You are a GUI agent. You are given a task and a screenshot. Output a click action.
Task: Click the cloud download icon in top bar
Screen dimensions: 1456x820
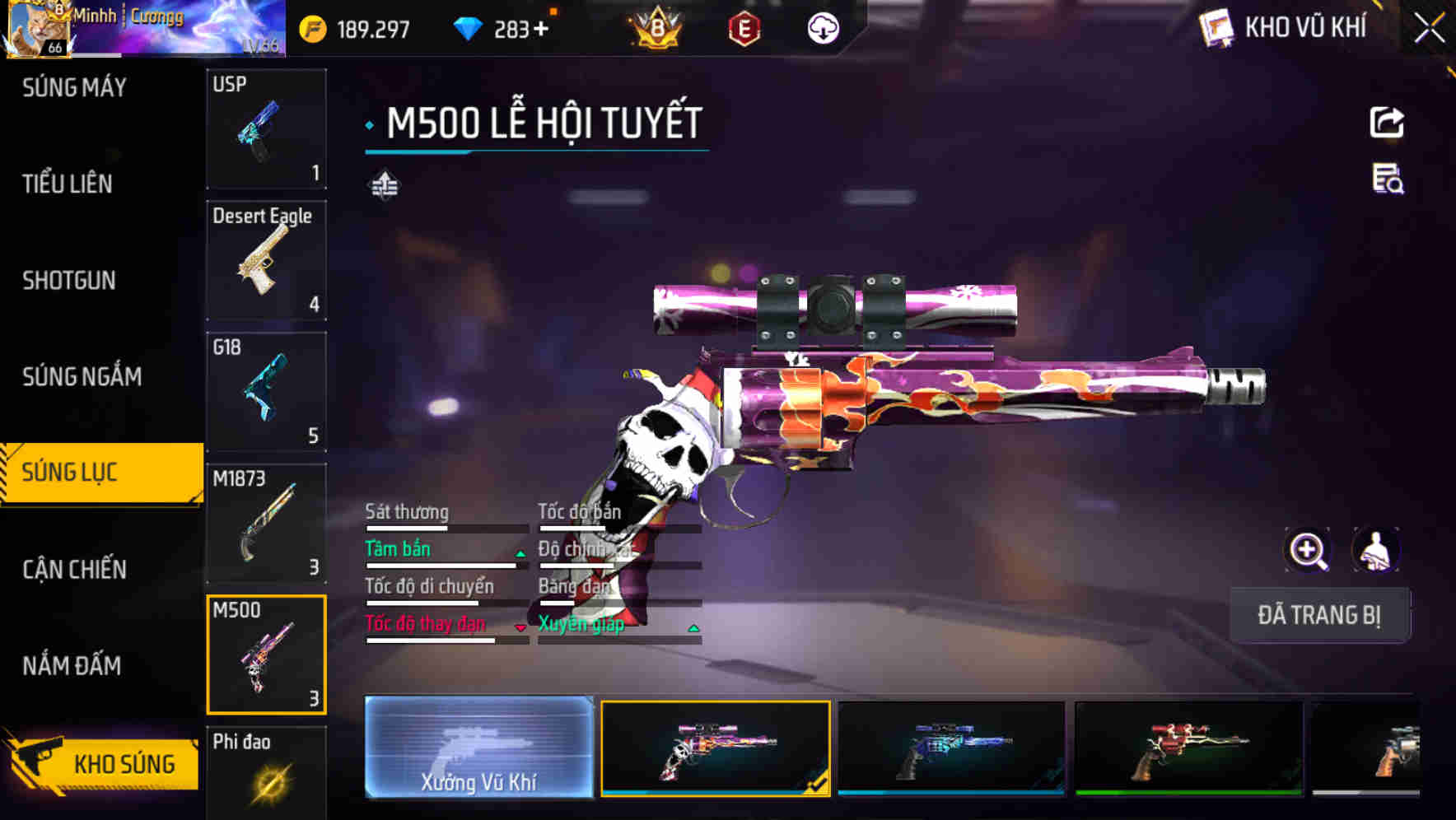pyautogui.click(x=823, y=27)
